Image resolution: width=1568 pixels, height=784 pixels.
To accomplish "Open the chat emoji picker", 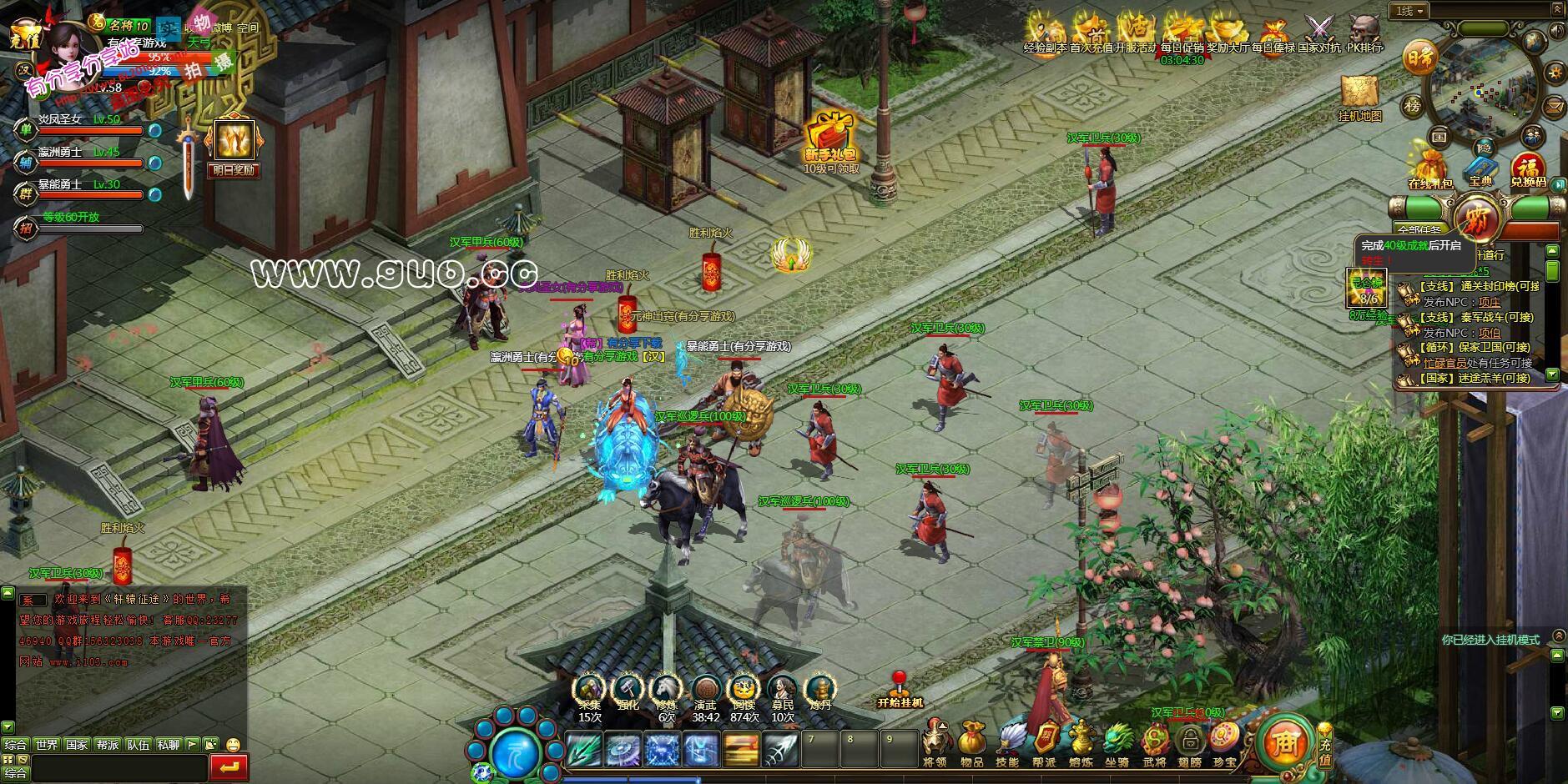I will pos(233,744).
